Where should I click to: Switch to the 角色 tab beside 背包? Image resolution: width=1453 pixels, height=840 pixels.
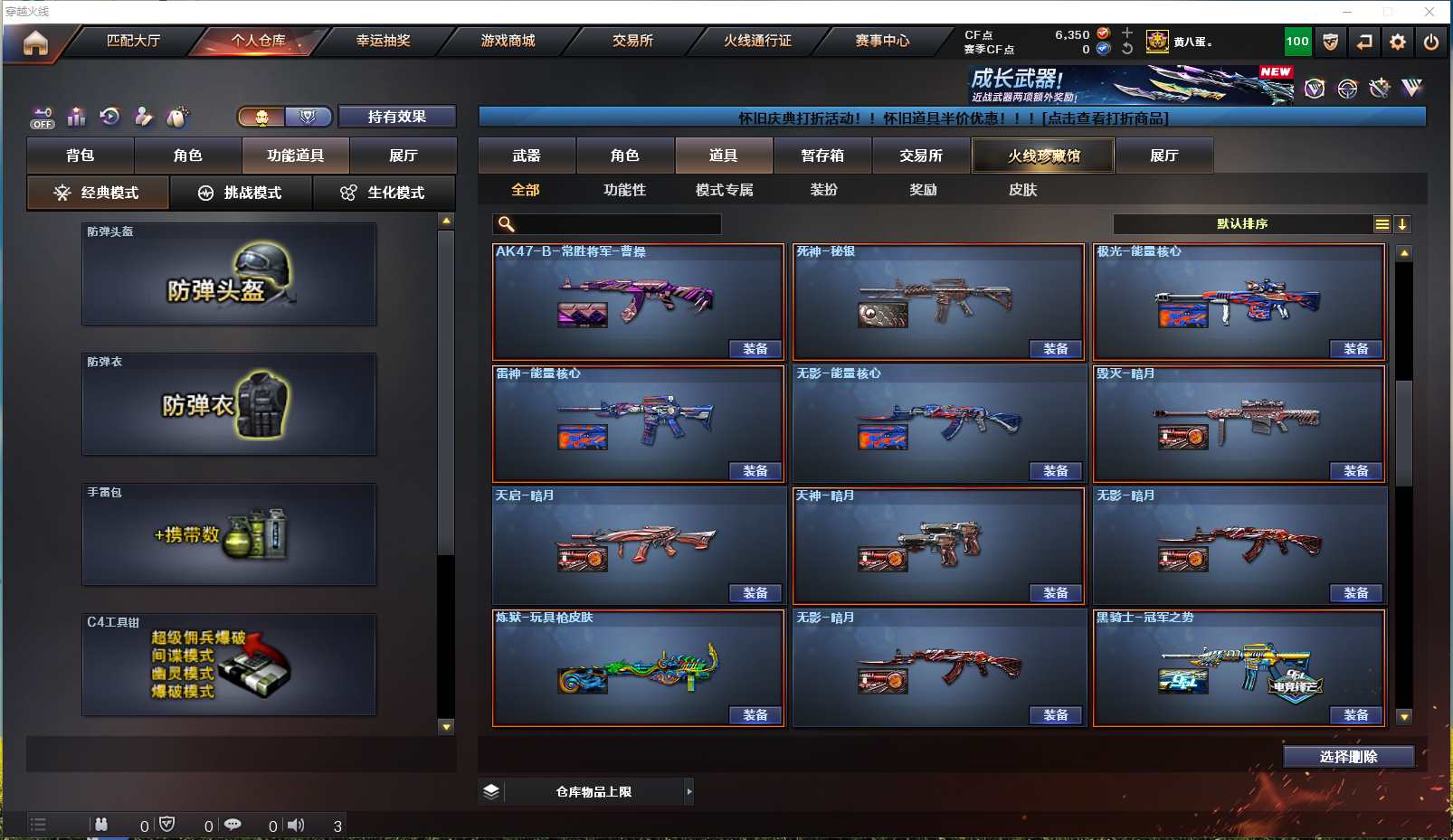pos(187,156)
